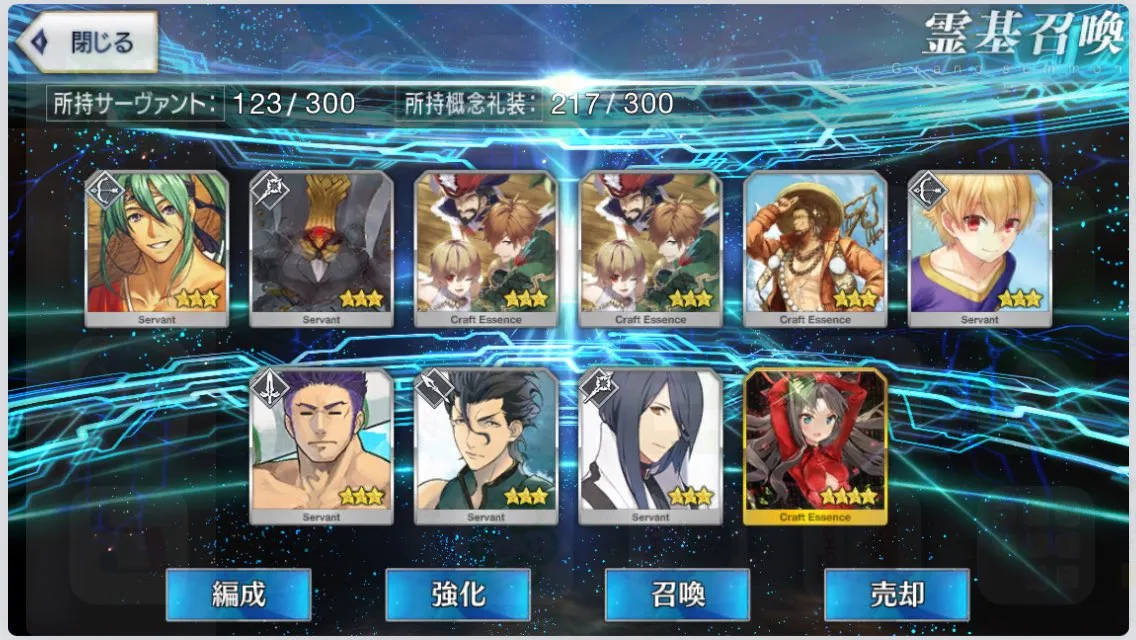The height and width of the screenshot is (640, 1136).
Task: Tap the 召喚 summon button
Action: 677,594
